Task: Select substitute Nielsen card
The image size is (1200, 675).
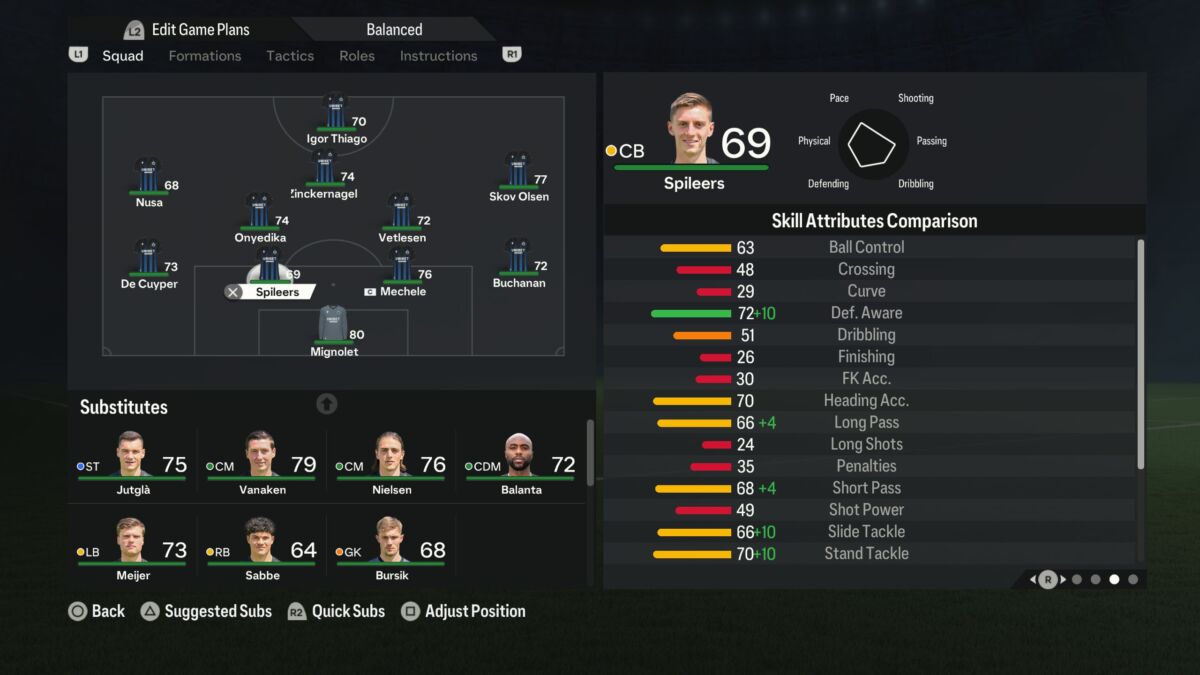Action: 391,464
